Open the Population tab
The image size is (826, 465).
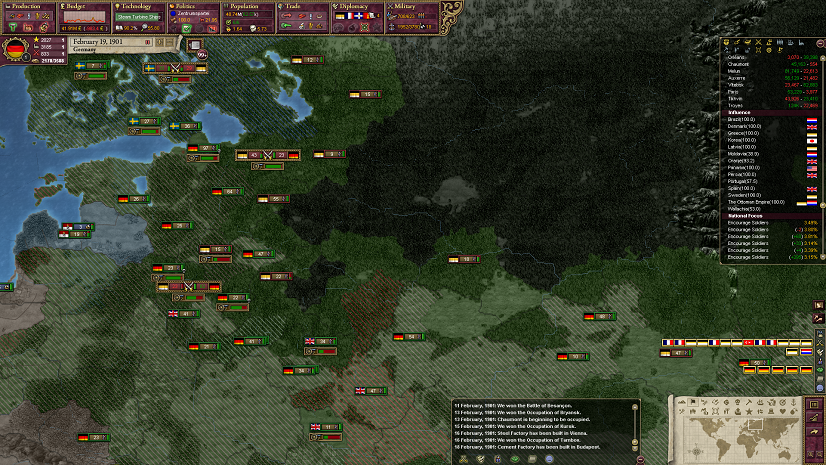[x=249, y=6]
